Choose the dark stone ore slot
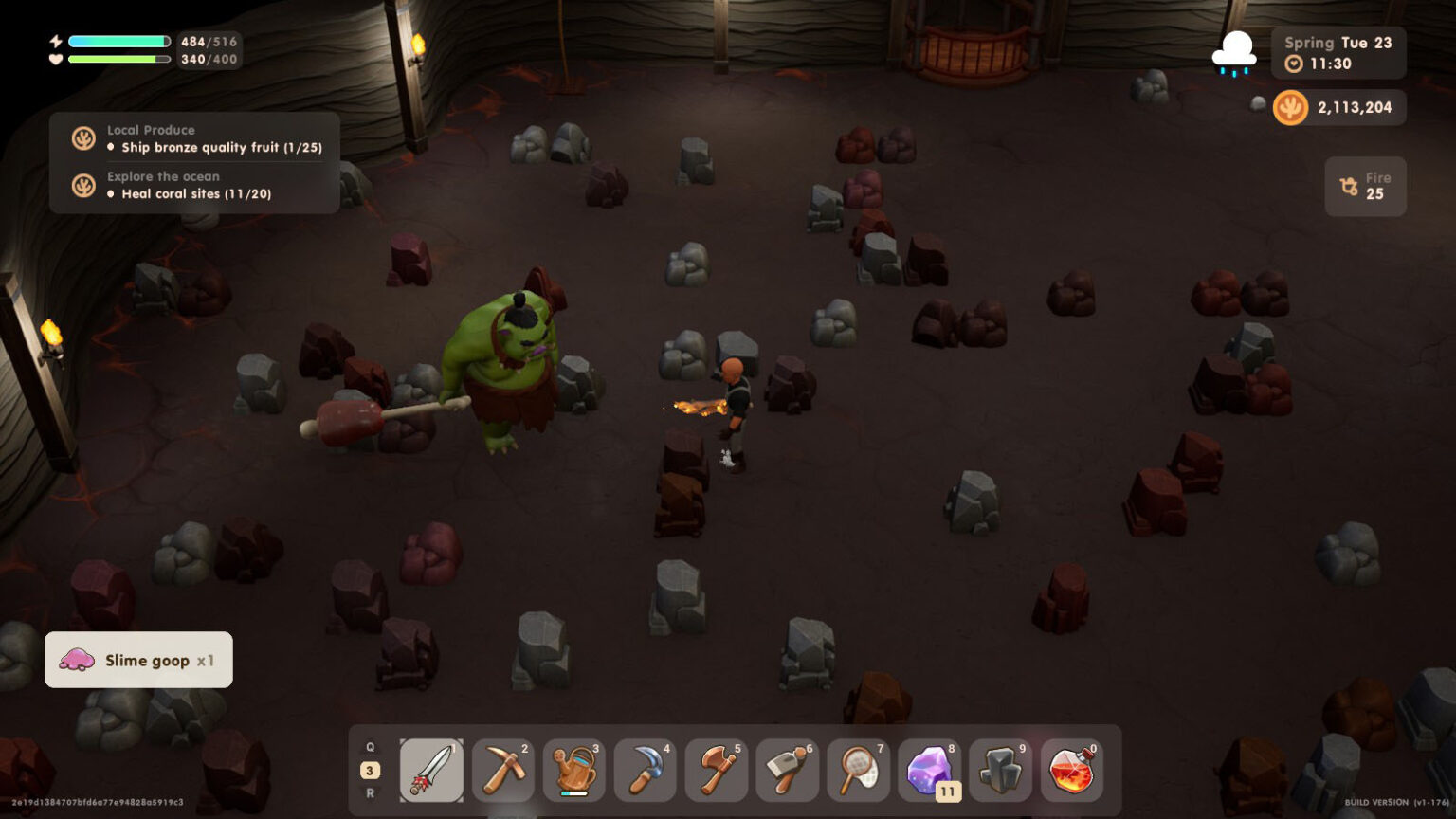Viewport: 1456px width, 819px height. pyautogui.click(x=1000, y=771)
